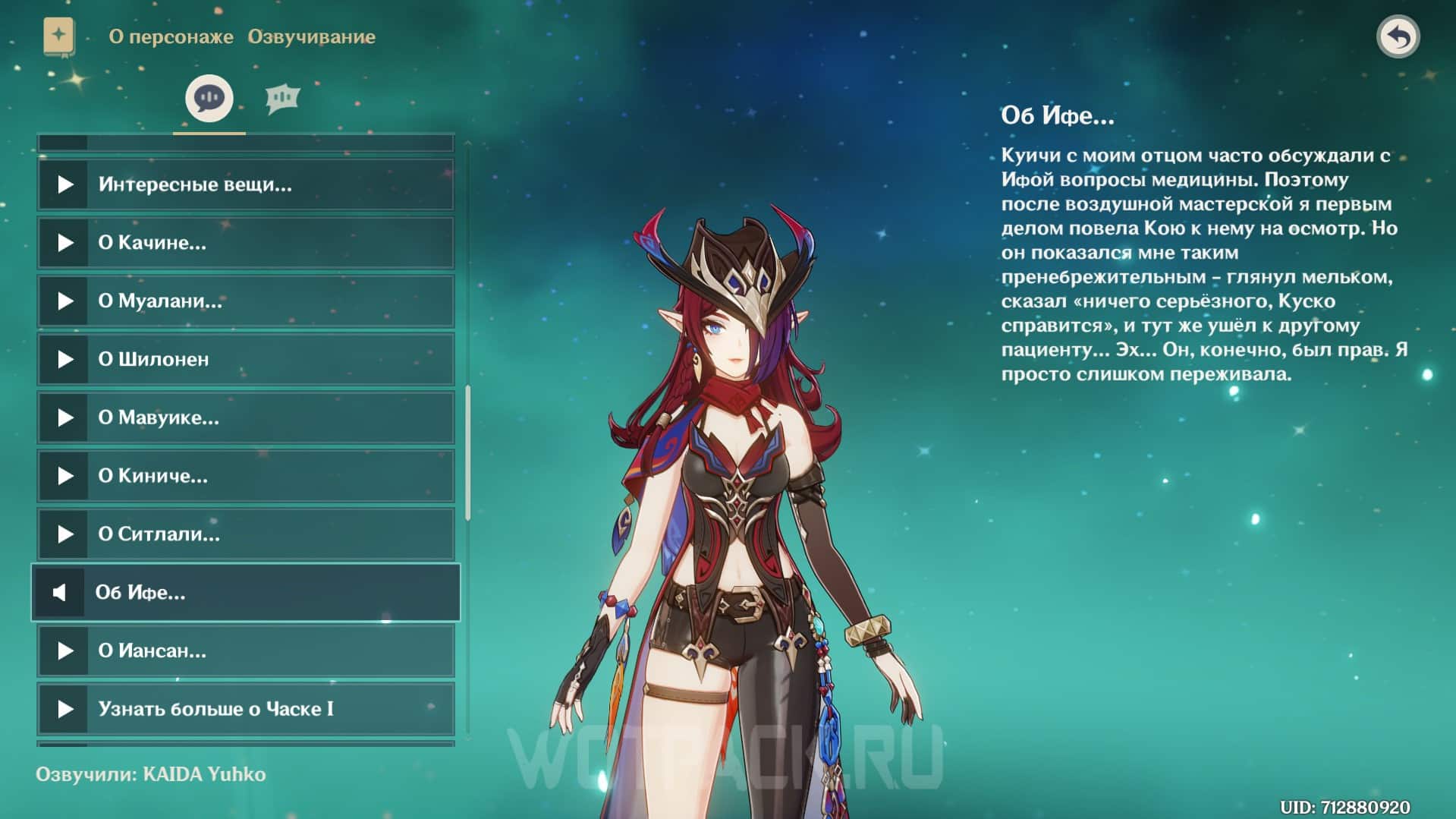Viewport: 1456px width, 819px height.
Task: Play the О Киниче voice line
Action: [67, 476]
